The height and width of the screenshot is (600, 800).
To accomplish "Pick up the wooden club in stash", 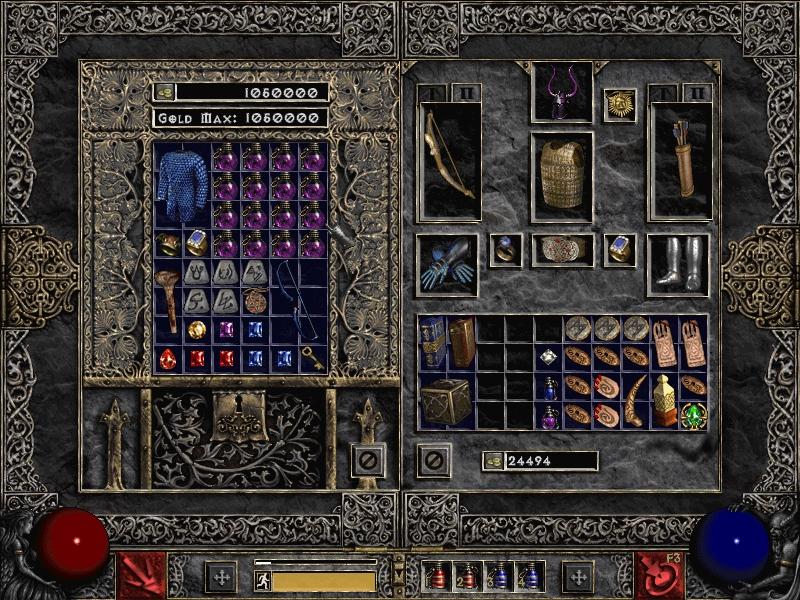I will (x=169, y=301).
